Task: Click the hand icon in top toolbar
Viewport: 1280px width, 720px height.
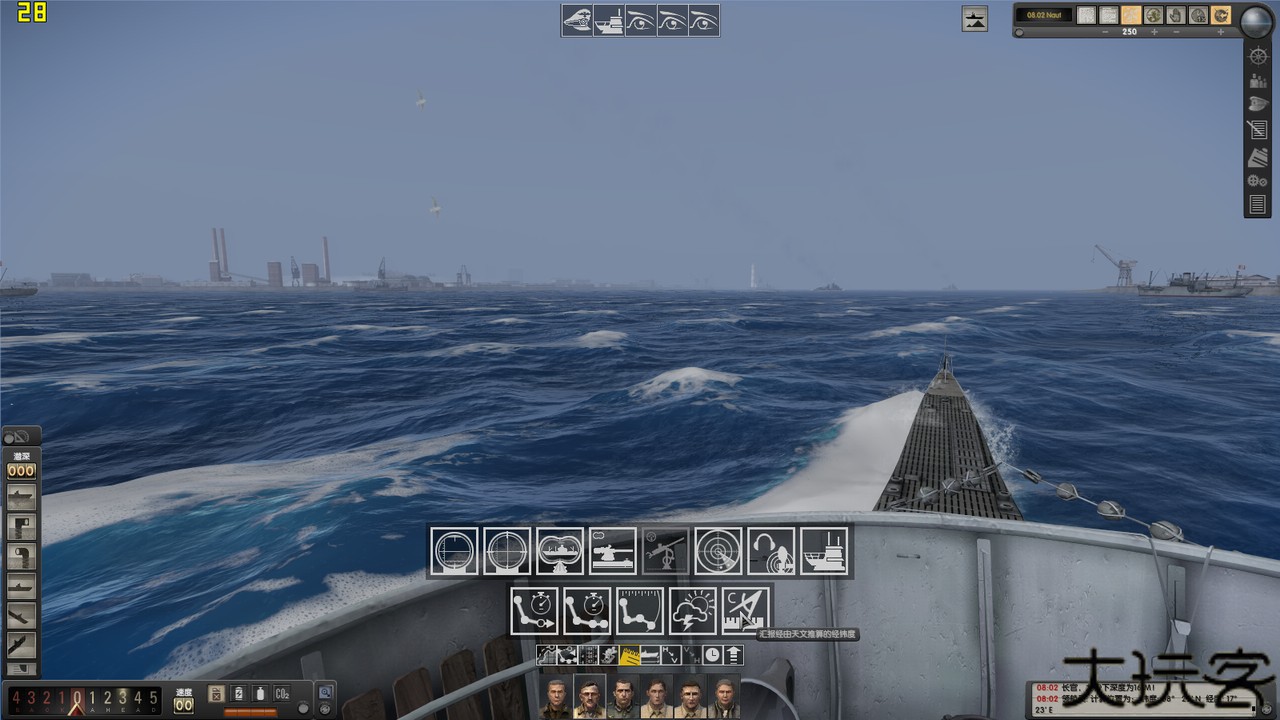Action: (x=1176, y=15)
